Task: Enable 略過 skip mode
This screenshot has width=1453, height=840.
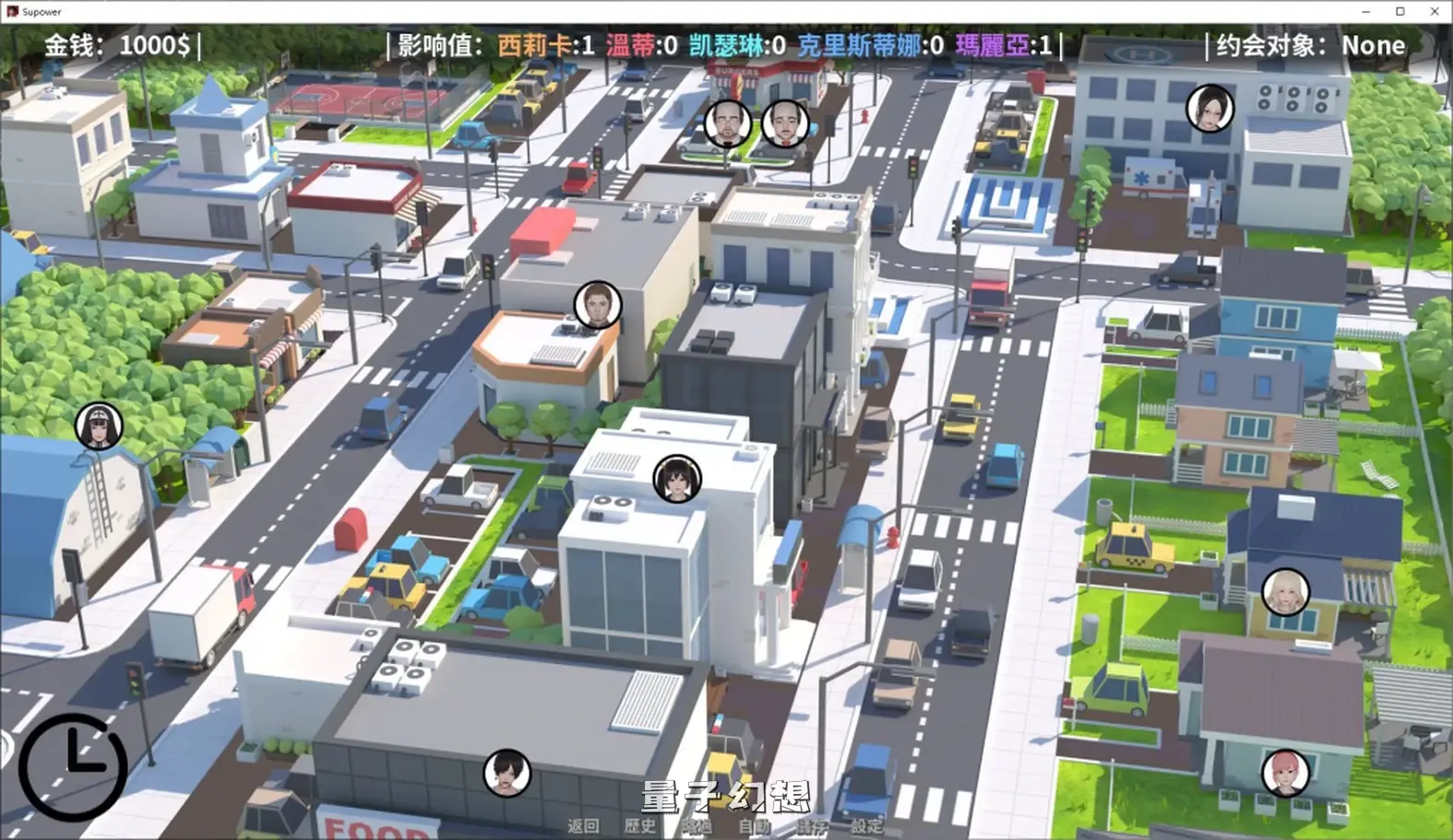Action: point(697,826)
